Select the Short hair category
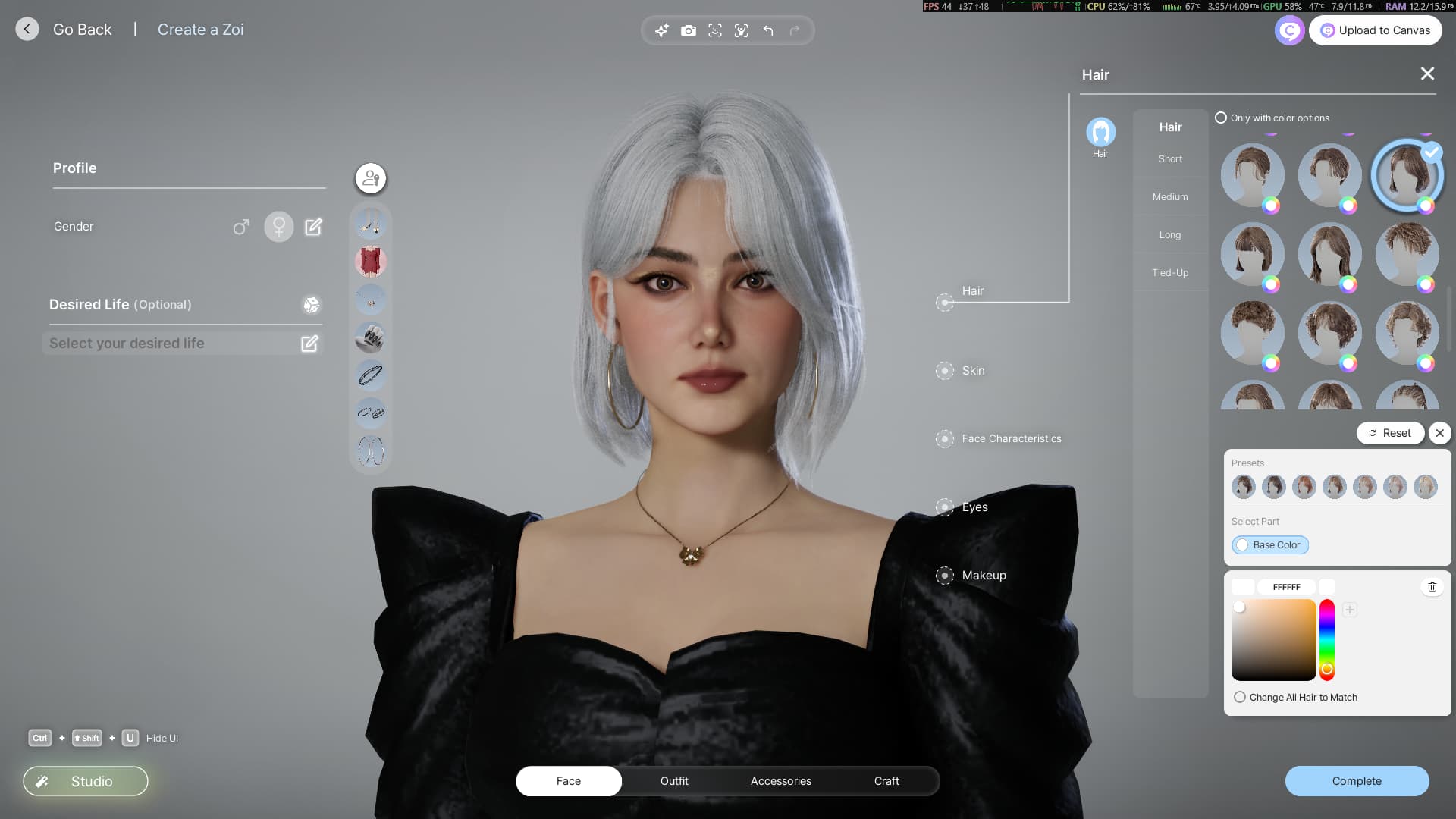Image resolution: width=1456 pixels, height=819 pixels. pyautogui.click(x=1170, y=159)
